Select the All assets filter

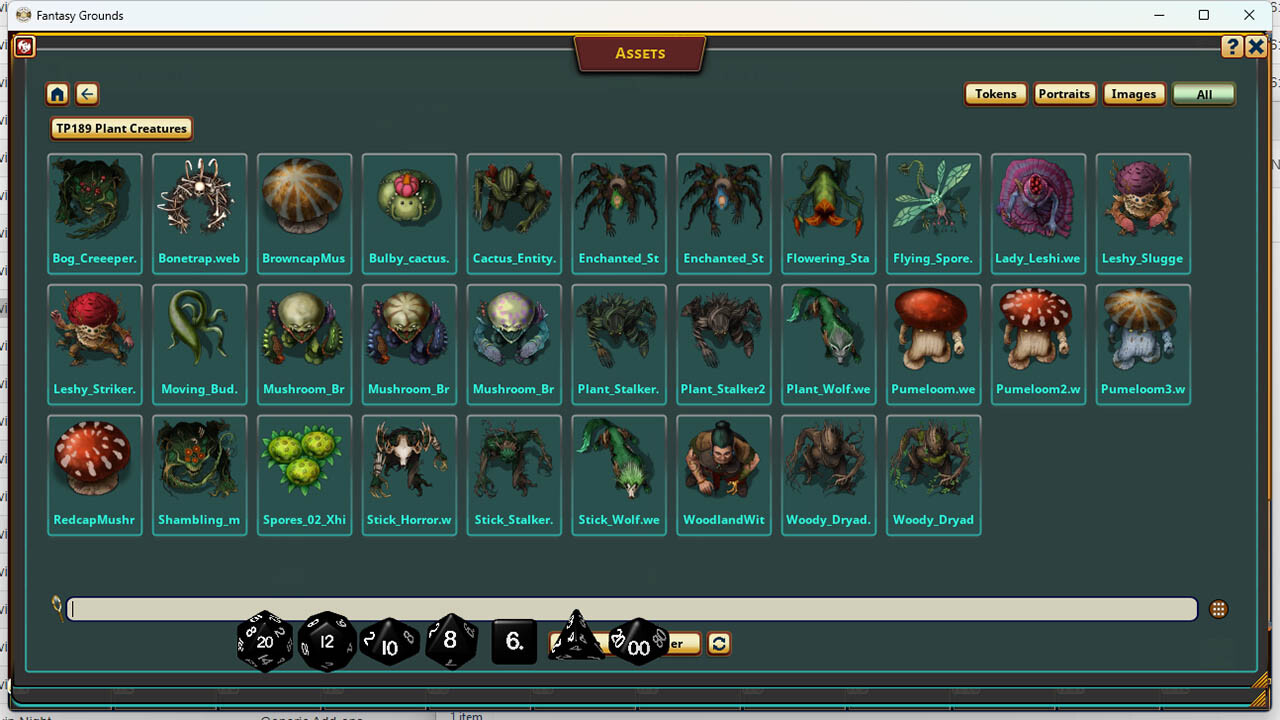pos(1203,93)
